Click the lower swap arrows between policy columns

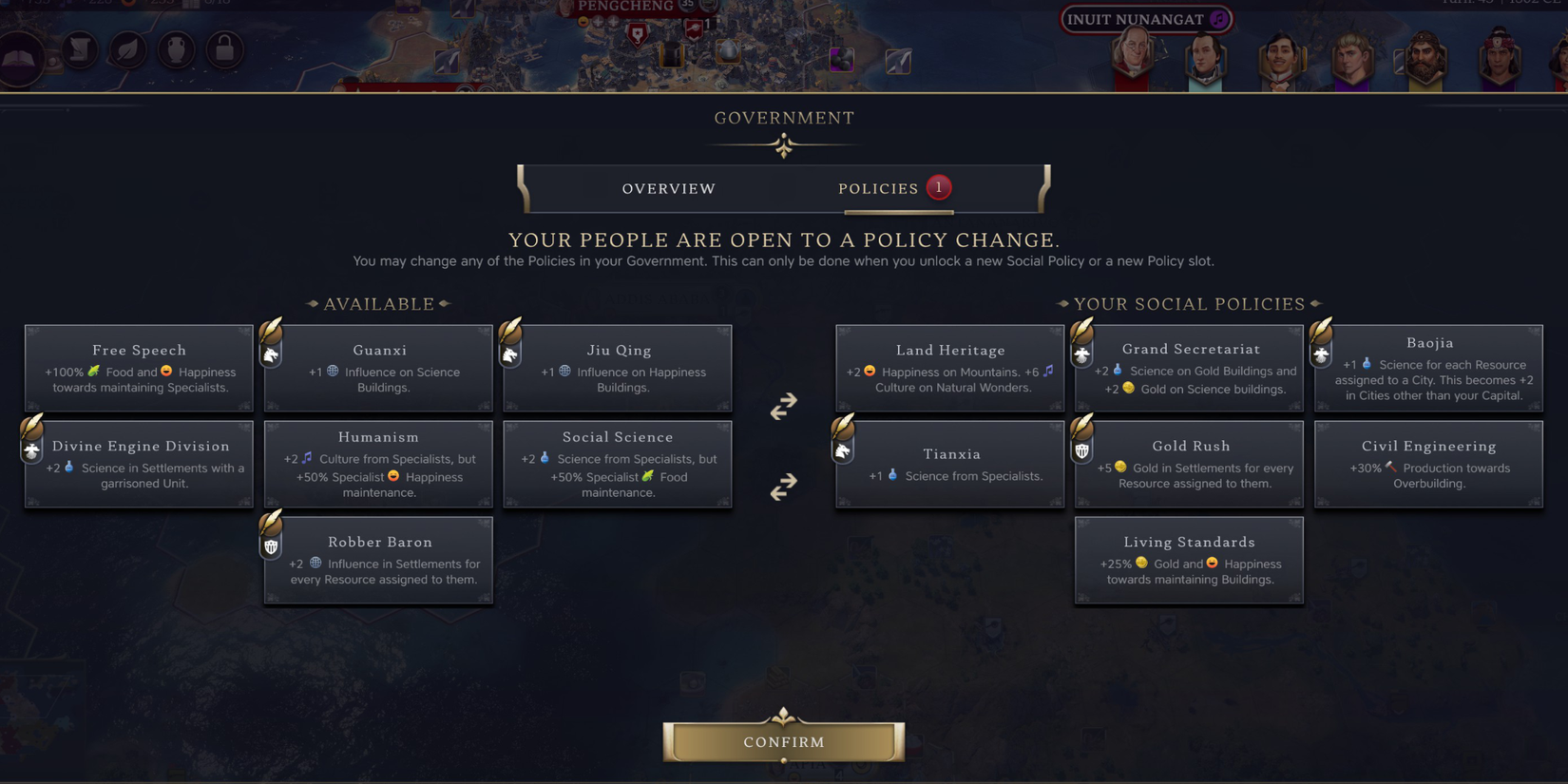783,488
